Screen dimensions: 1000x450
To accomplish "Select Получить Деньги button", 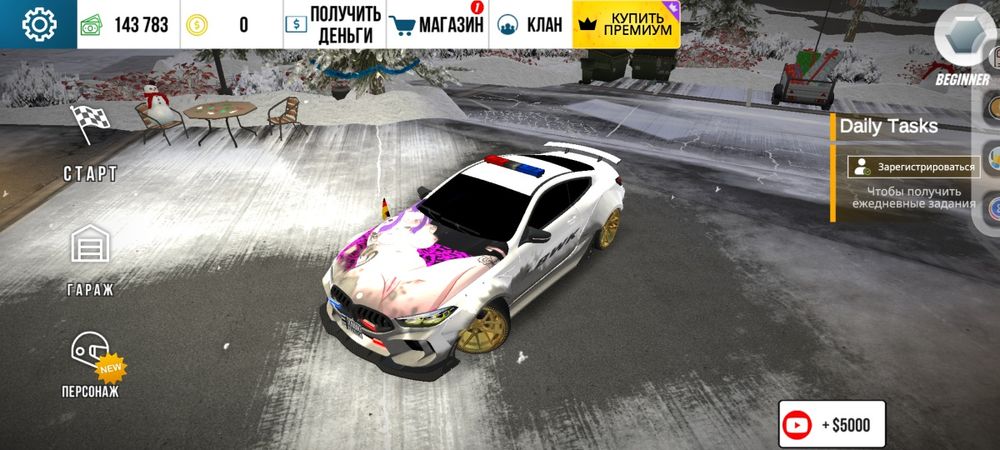I will click(333, 25).
